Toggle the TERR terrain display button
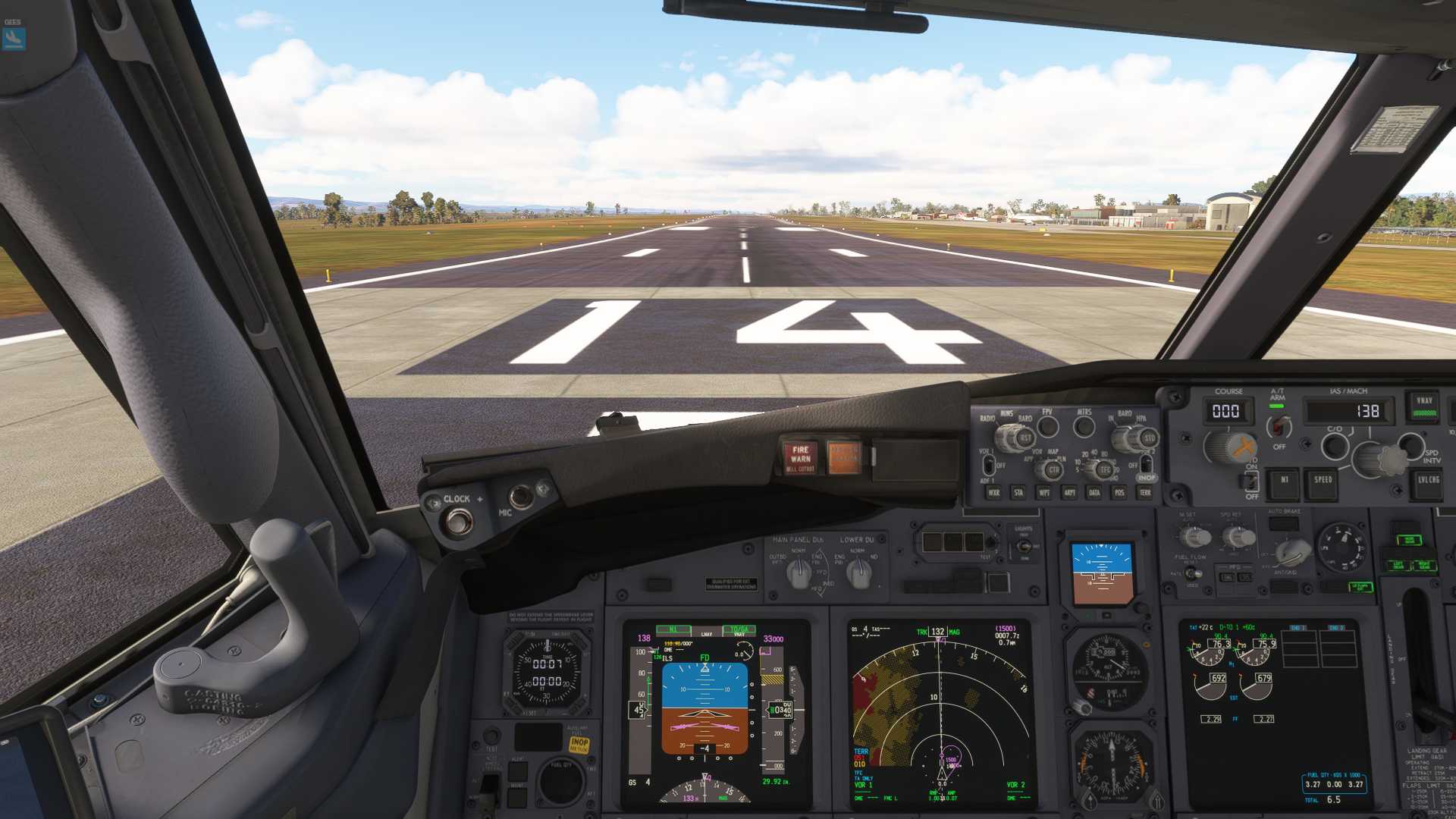The image size is (1456, 819). pyautogui.click(x=1145, y=493)
